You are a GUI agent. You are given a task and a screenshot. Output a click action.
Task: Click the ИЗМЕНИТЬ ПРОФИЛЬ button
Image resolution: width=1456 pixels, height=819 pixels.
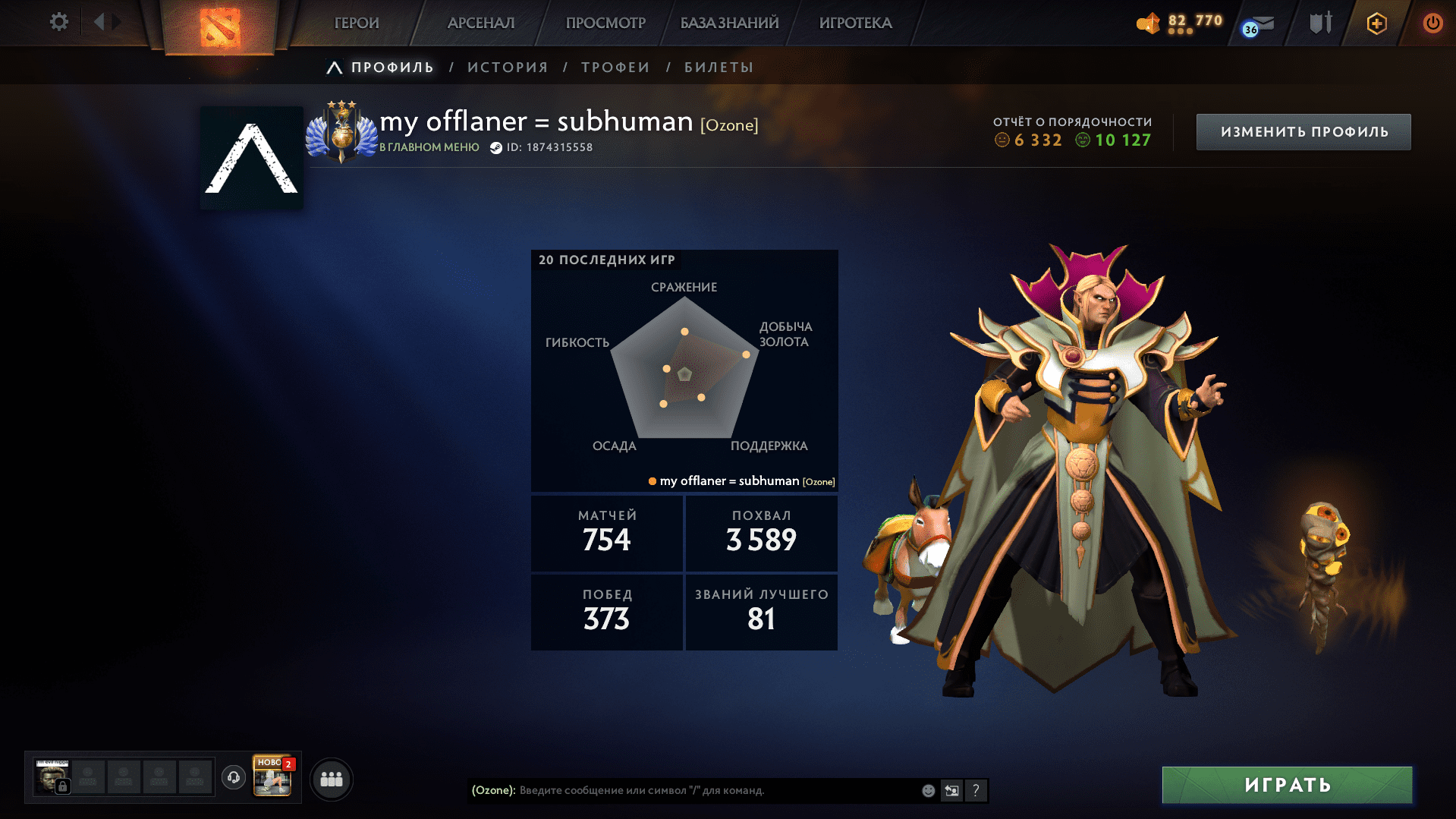coord(1302,131)
